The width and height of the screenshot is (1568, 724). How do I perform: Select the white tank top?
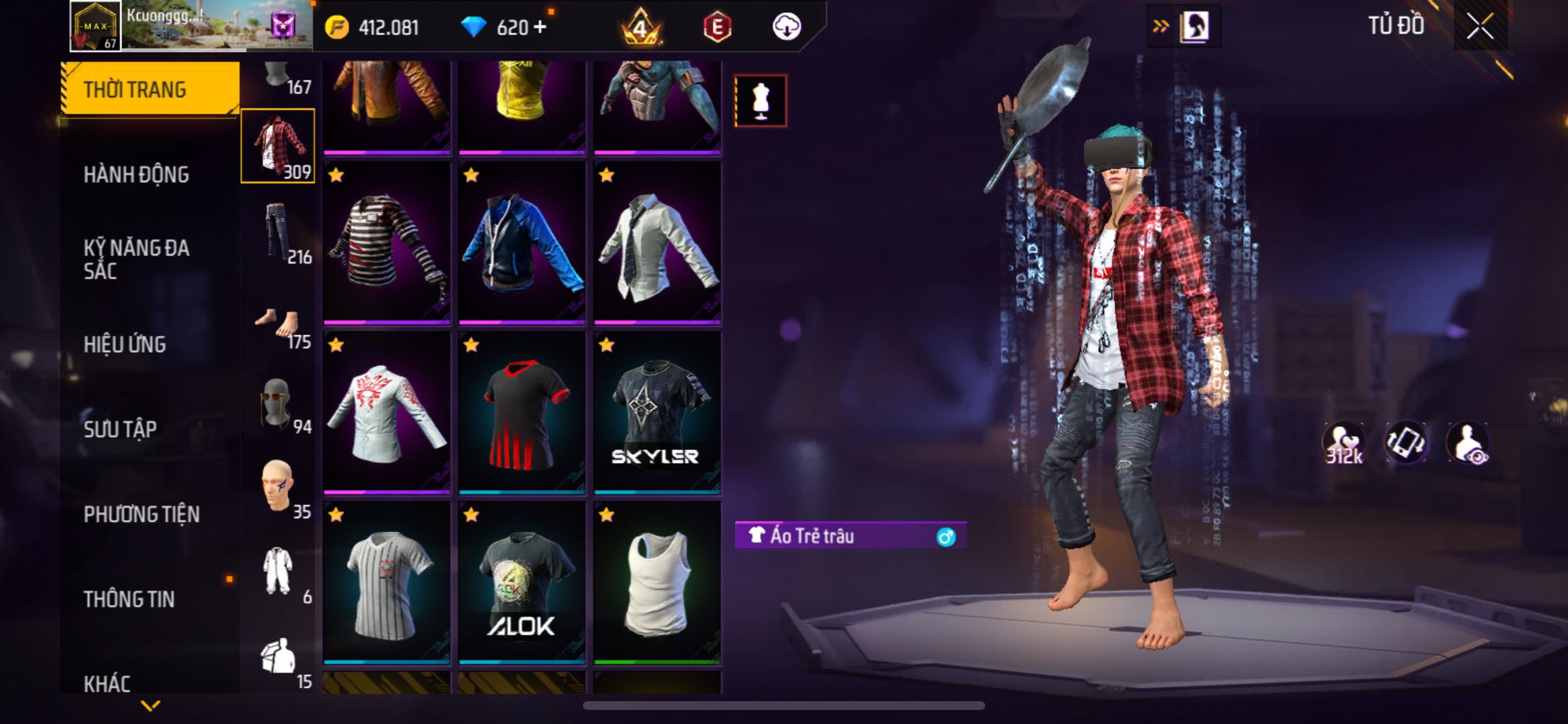(x=657, y=582)
